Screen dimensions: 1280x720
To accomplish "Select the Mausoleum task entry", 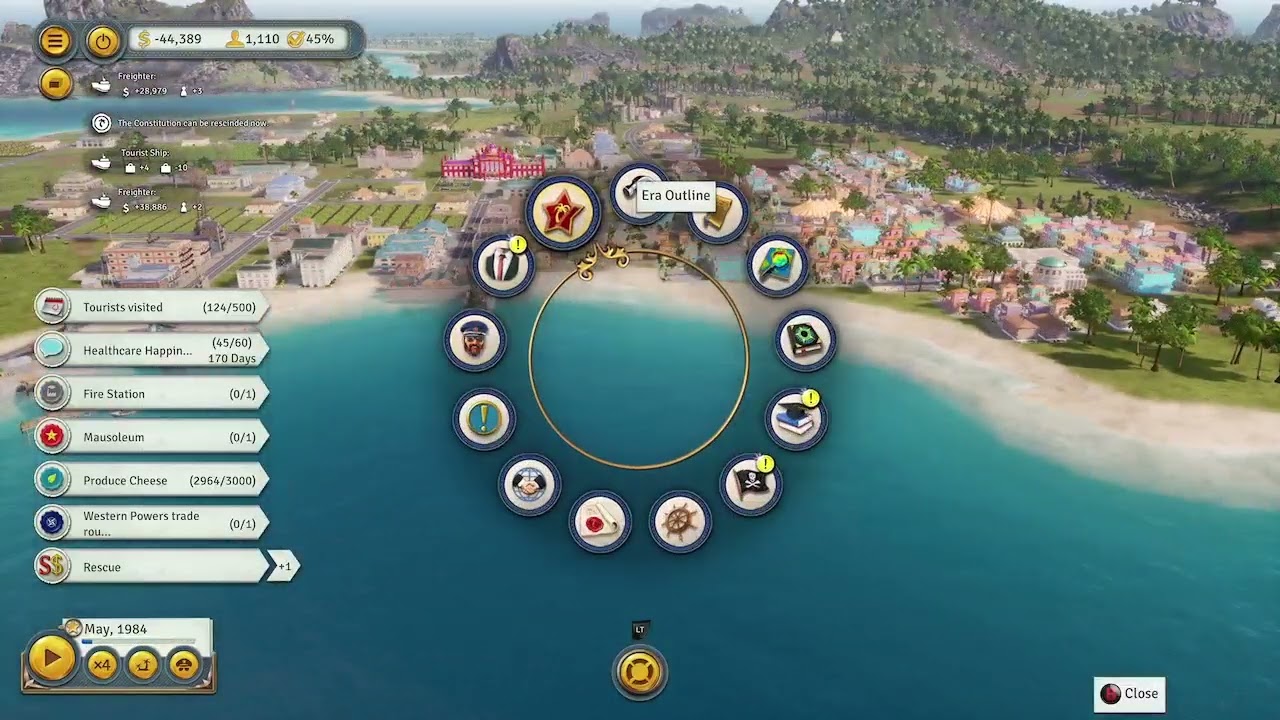I will [150, 437].
